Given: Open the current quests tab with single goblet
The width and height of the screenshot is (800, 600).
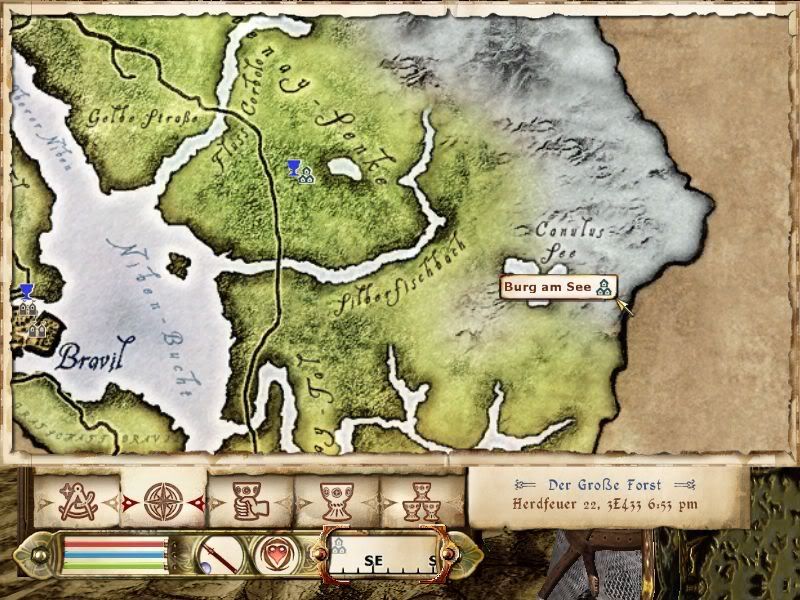Looking at the screenshot, I should 336,501.
